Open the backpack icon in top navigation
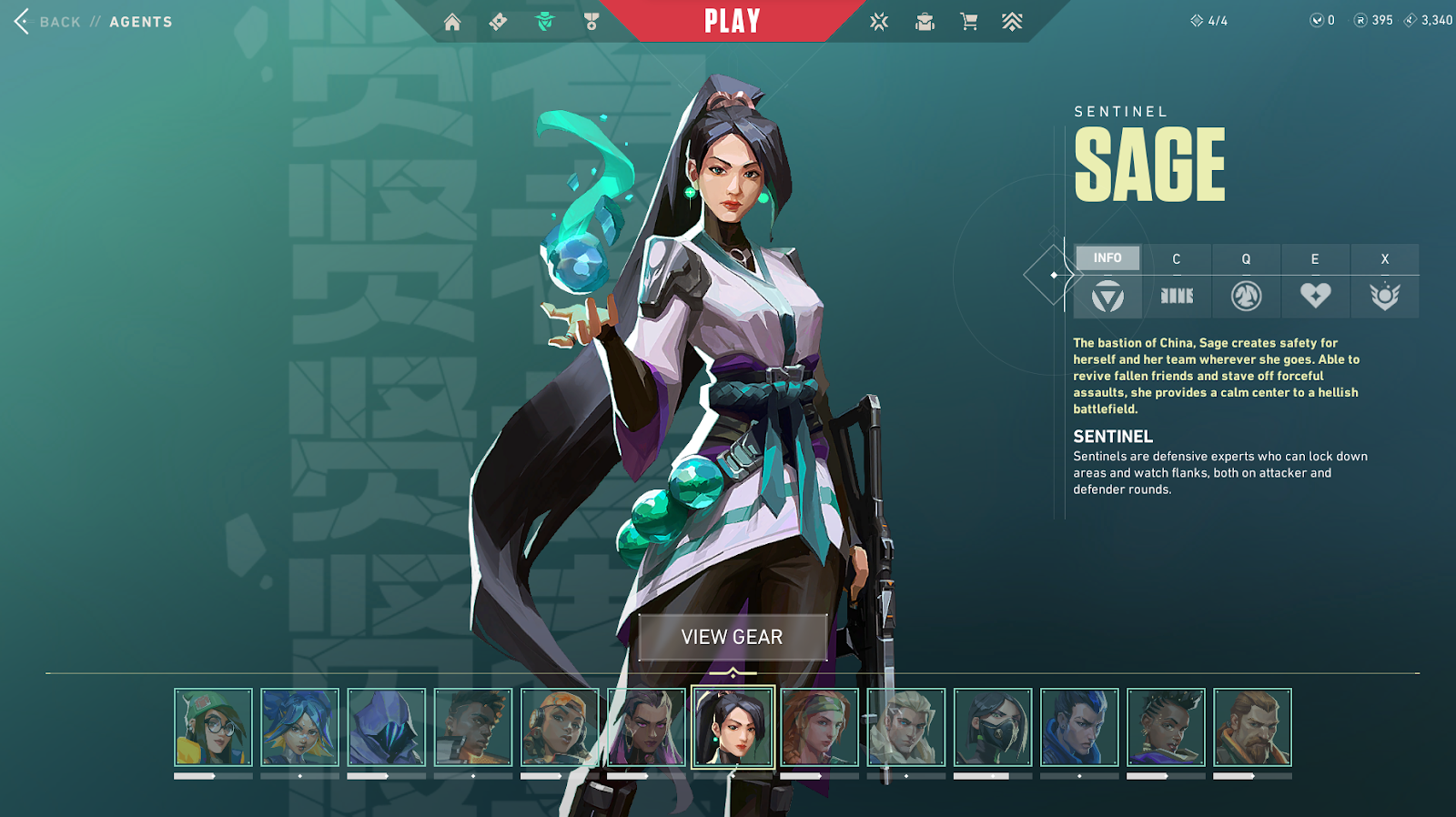 (x=925, y=22)
